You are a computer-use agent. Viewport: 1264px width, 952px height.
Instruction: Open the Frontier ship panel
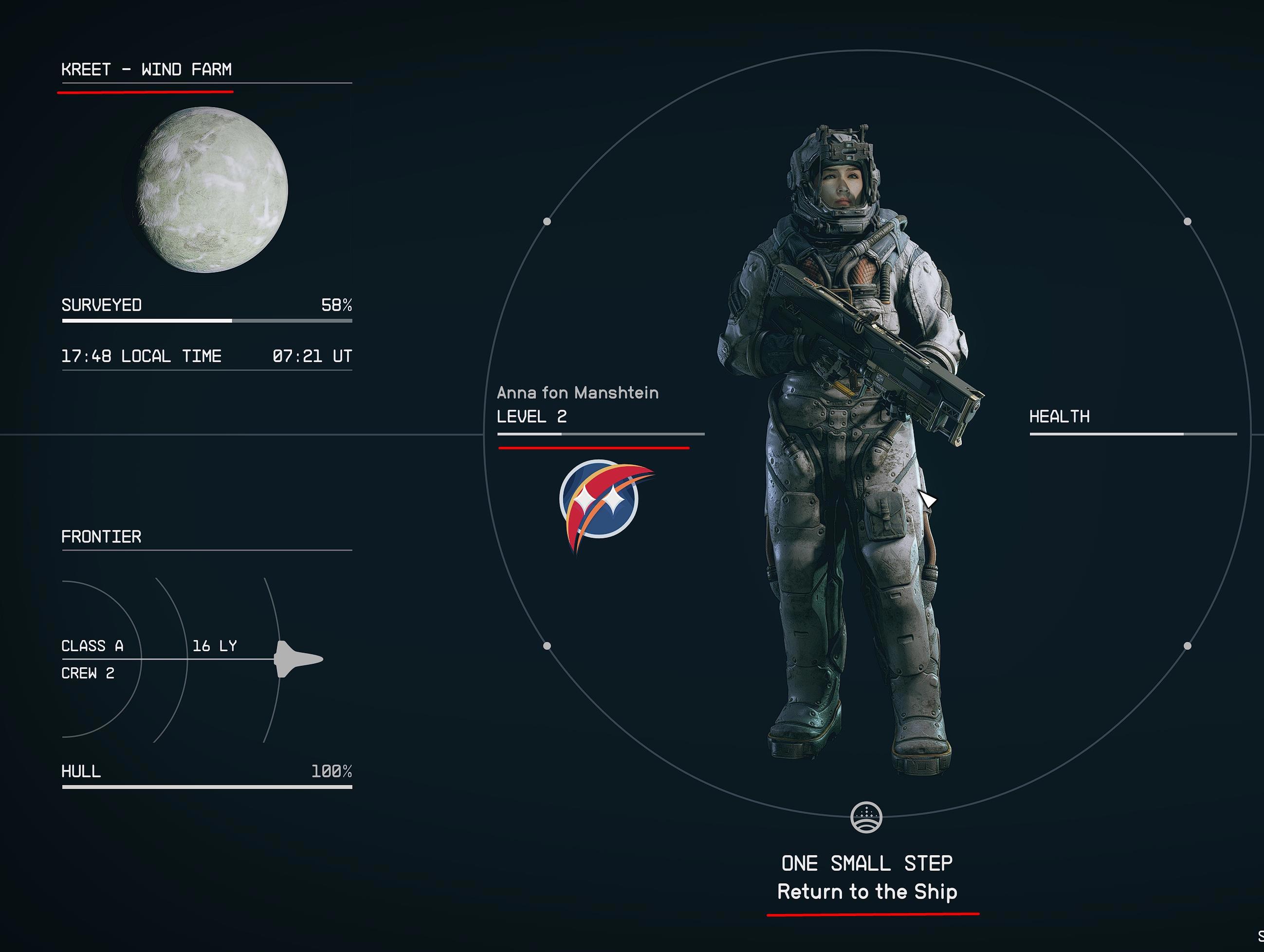pyautogui.click(x=101, y=537)
